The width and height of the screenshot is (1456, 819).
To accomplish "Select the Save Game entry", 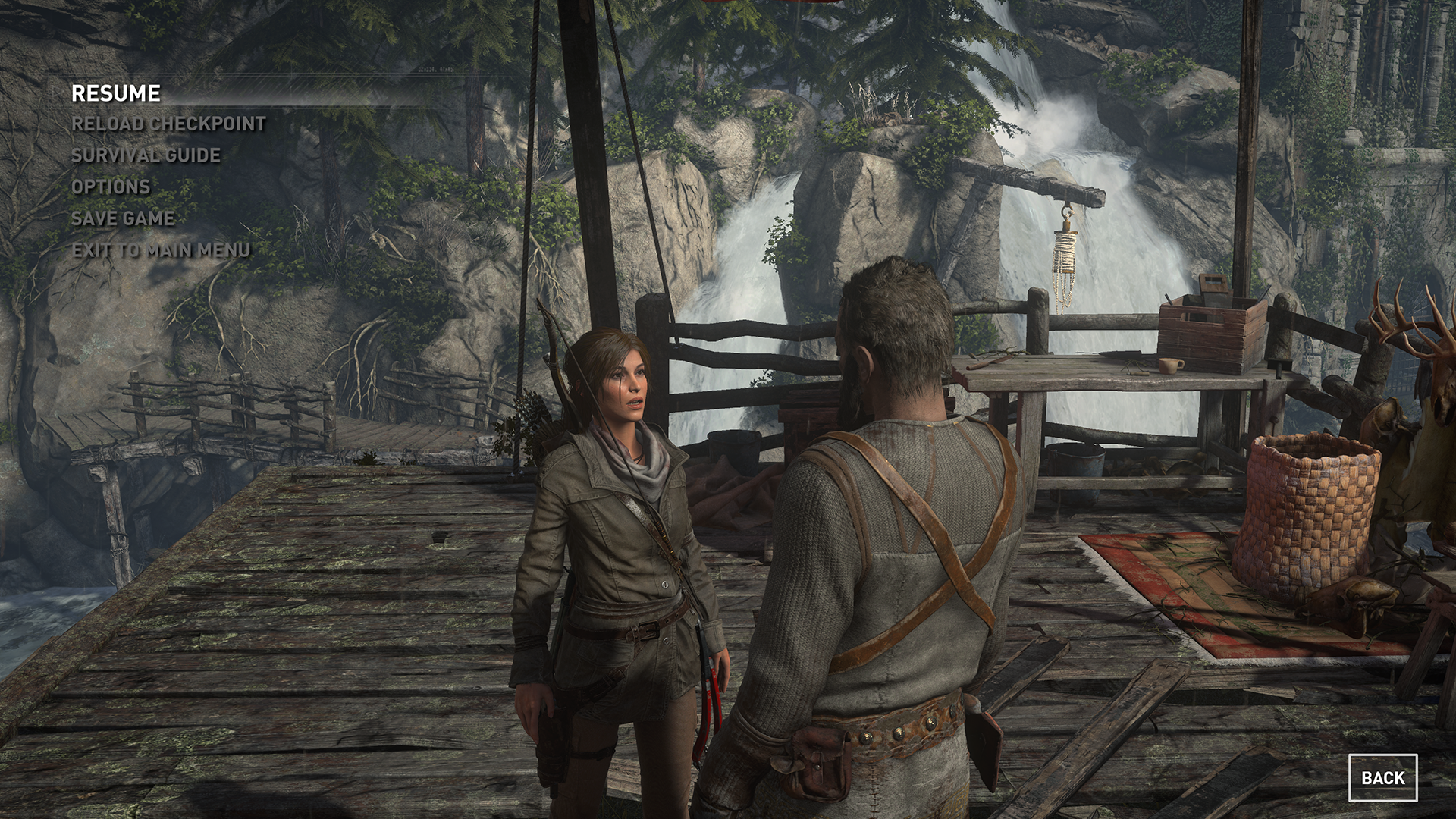I will point(123,218).
